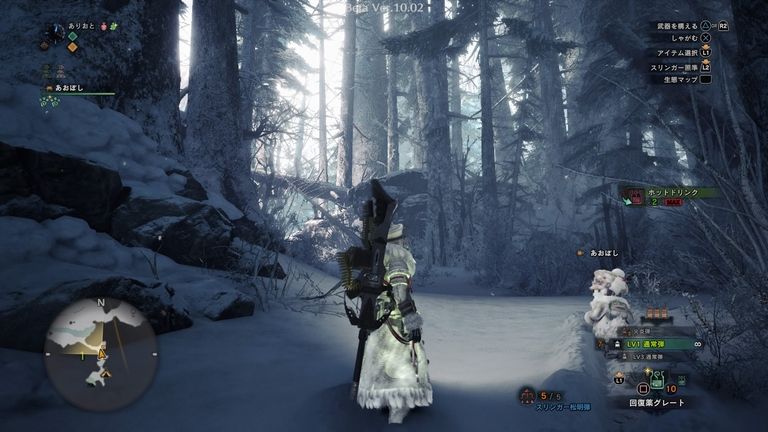Click the ありおと player name

81,27
